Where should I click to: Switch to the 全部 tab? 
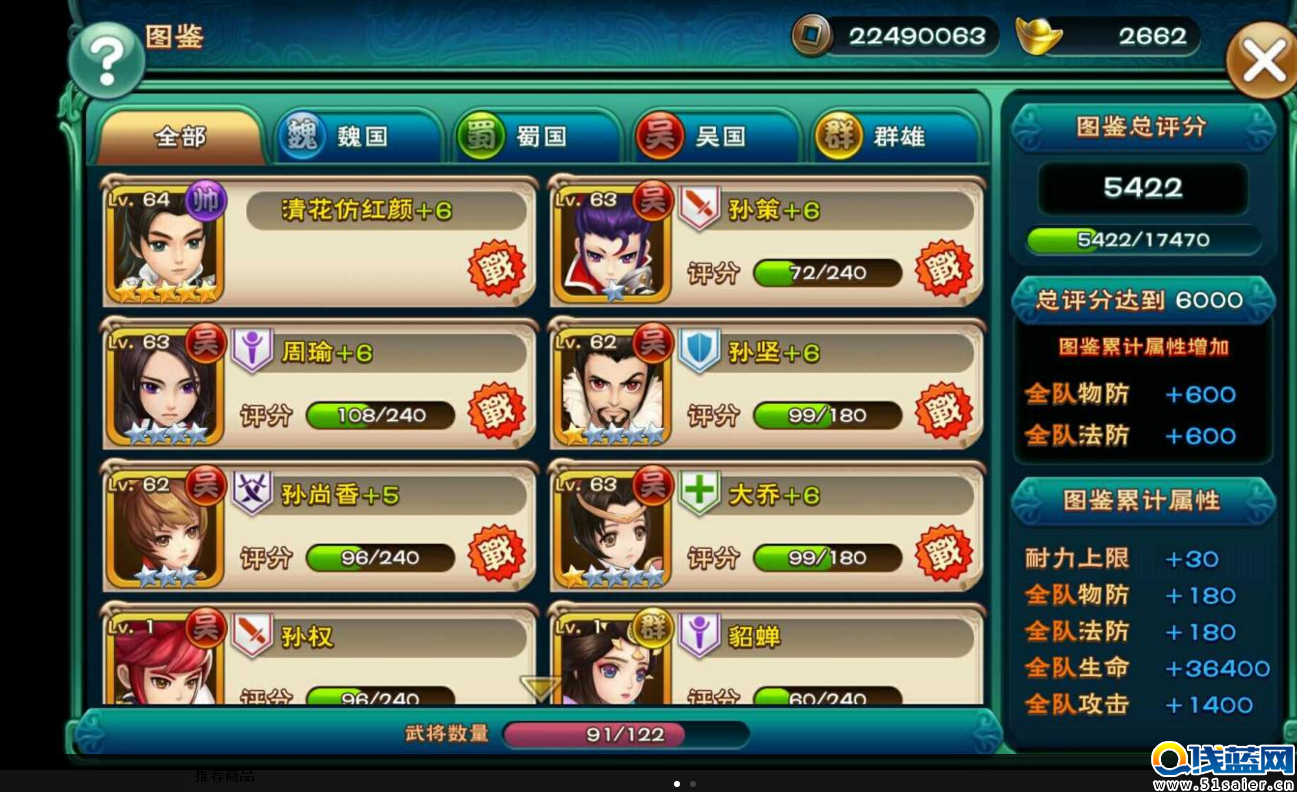[180, 137]
